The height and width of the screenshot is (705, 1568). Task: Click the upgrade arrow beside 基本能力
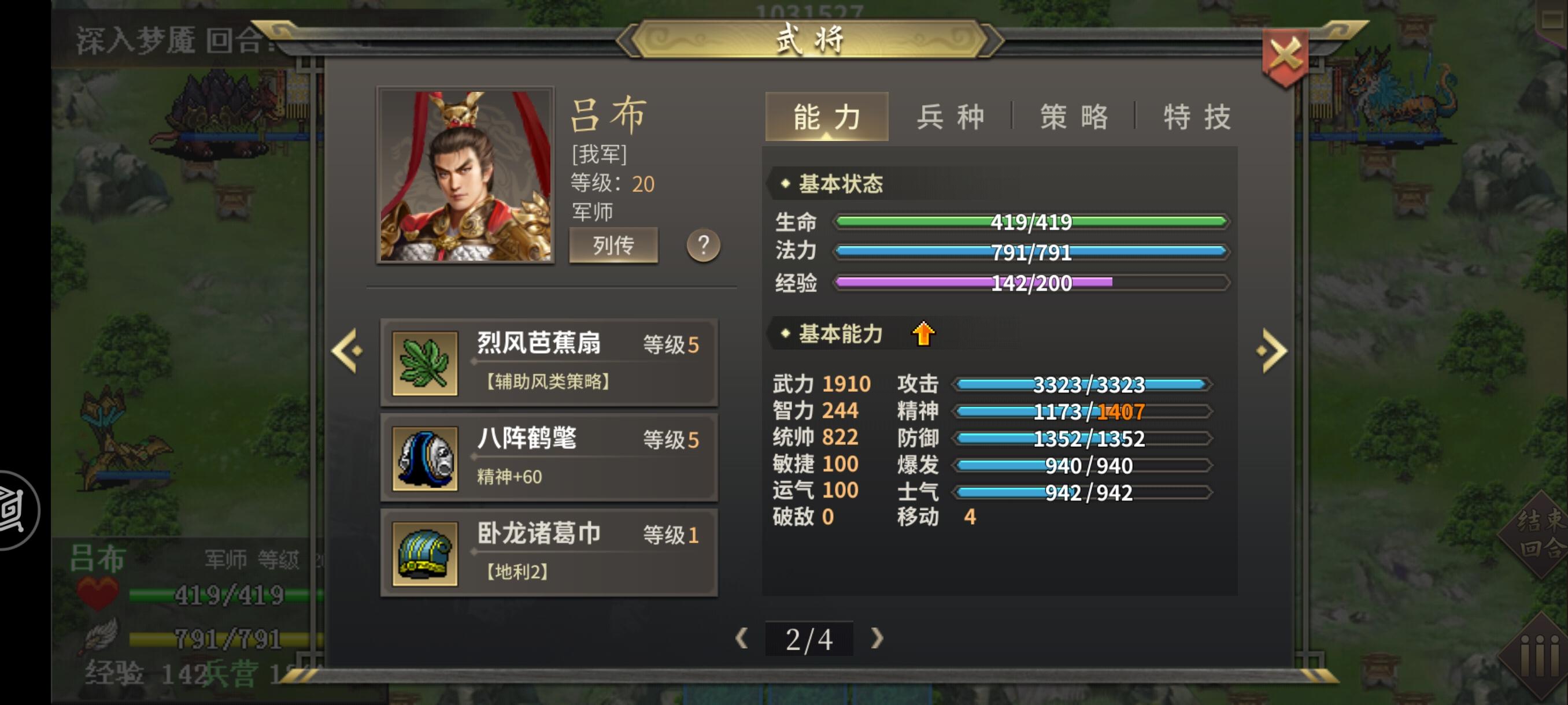tap(923, 334)
